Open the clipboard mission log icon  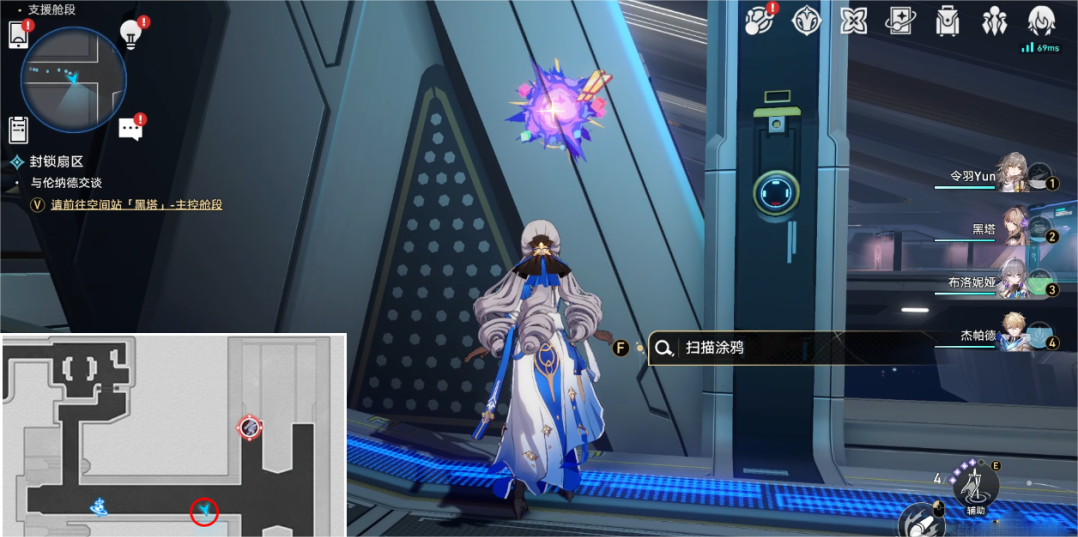(18, 129)
